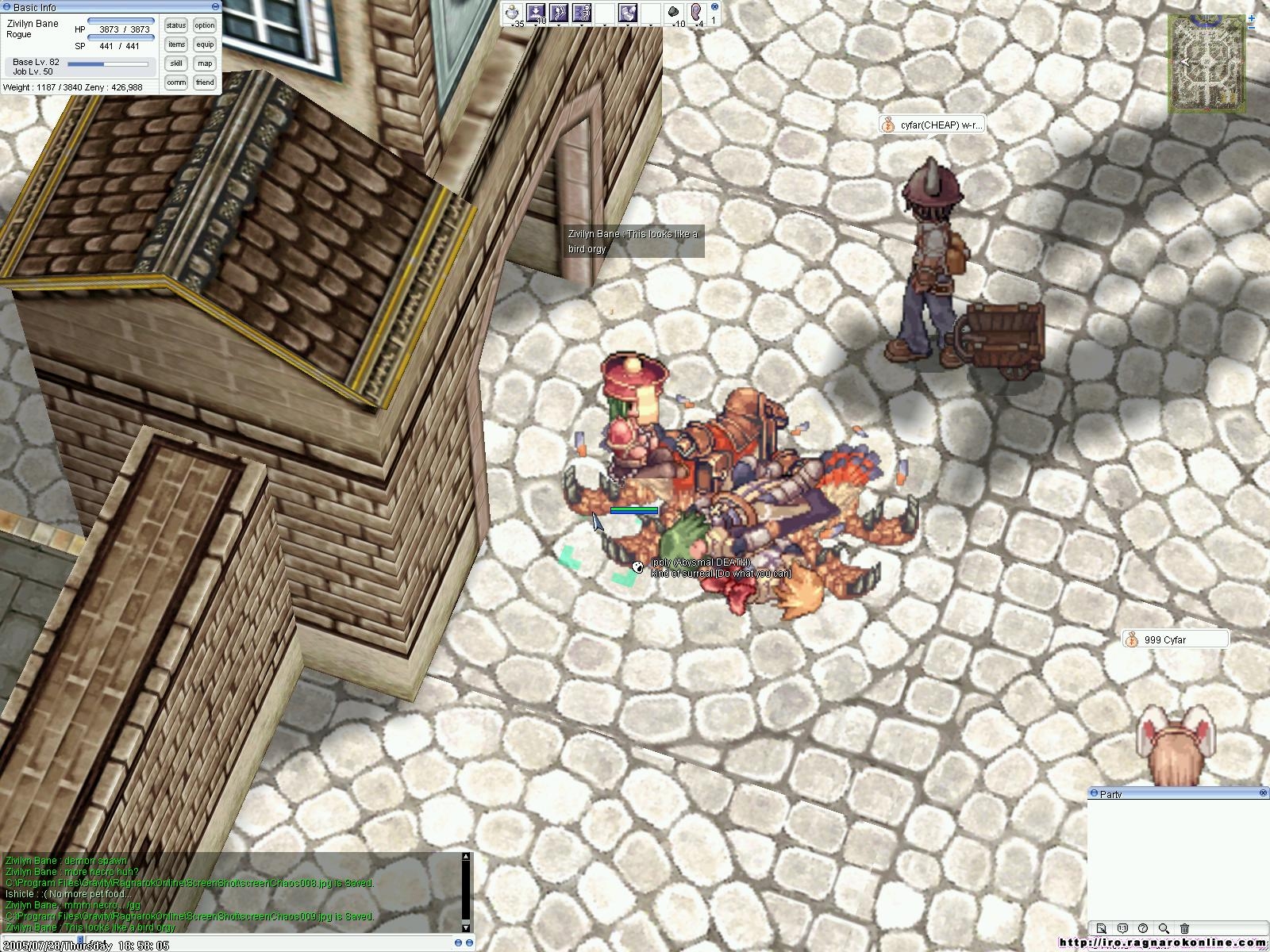This screenshot has height=952, width=1270.
Task: Use the pink ear item in hotbar
Action: point(697,13)
